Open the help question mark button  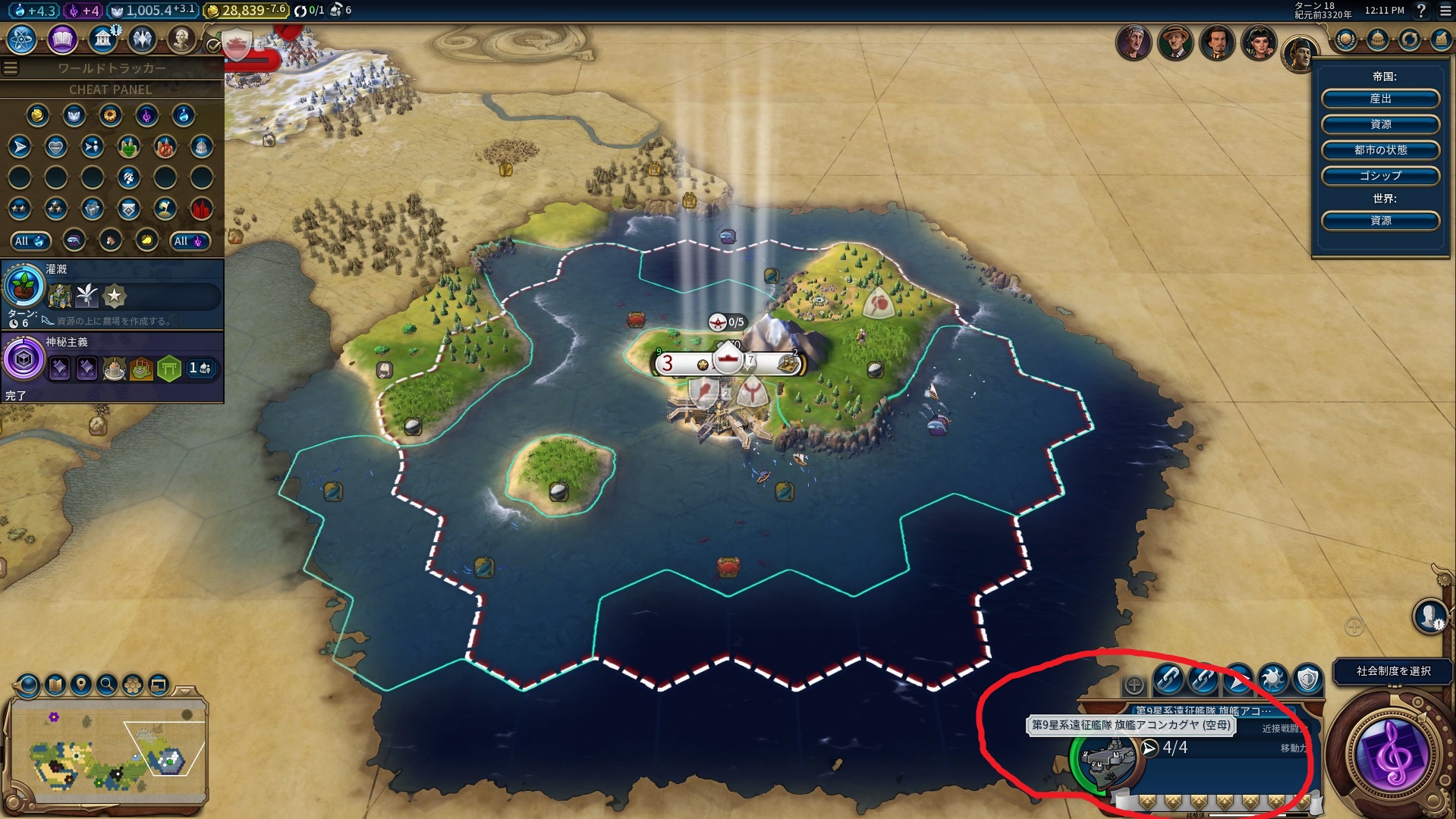pyautogui.click(x=1421, y=11)
